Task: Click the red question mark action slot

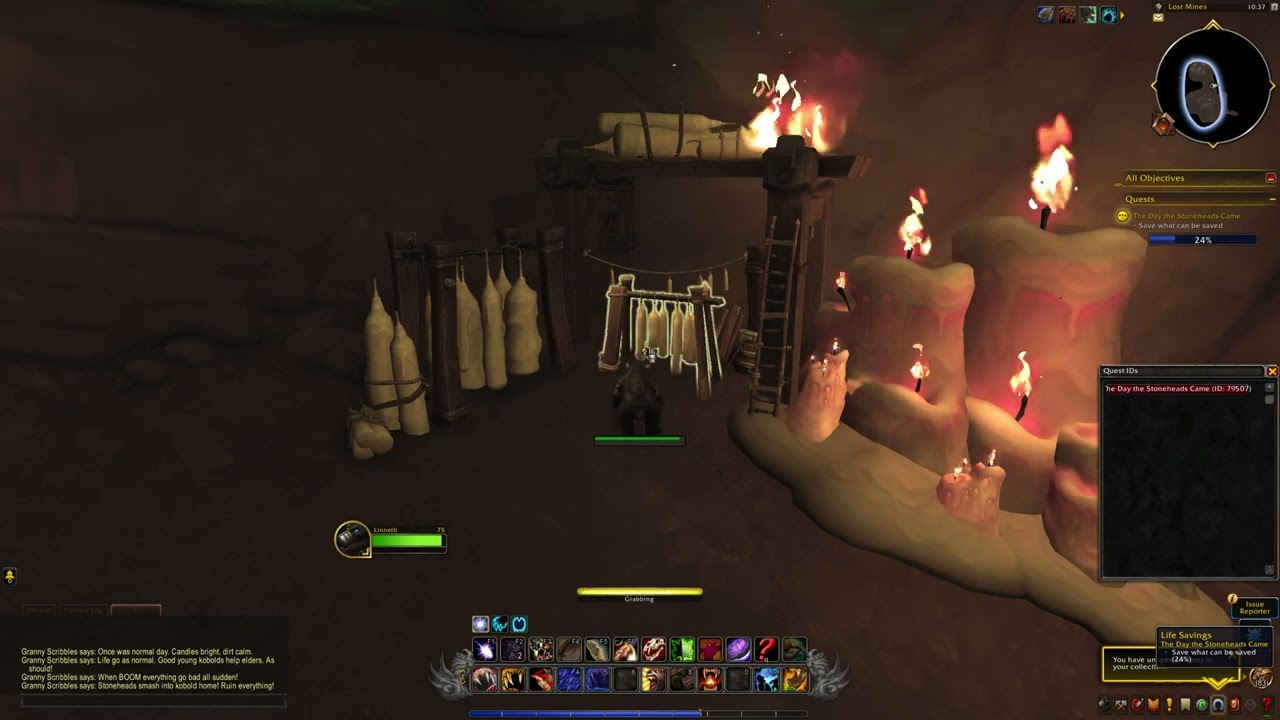Action: click(x=766, y=650)
